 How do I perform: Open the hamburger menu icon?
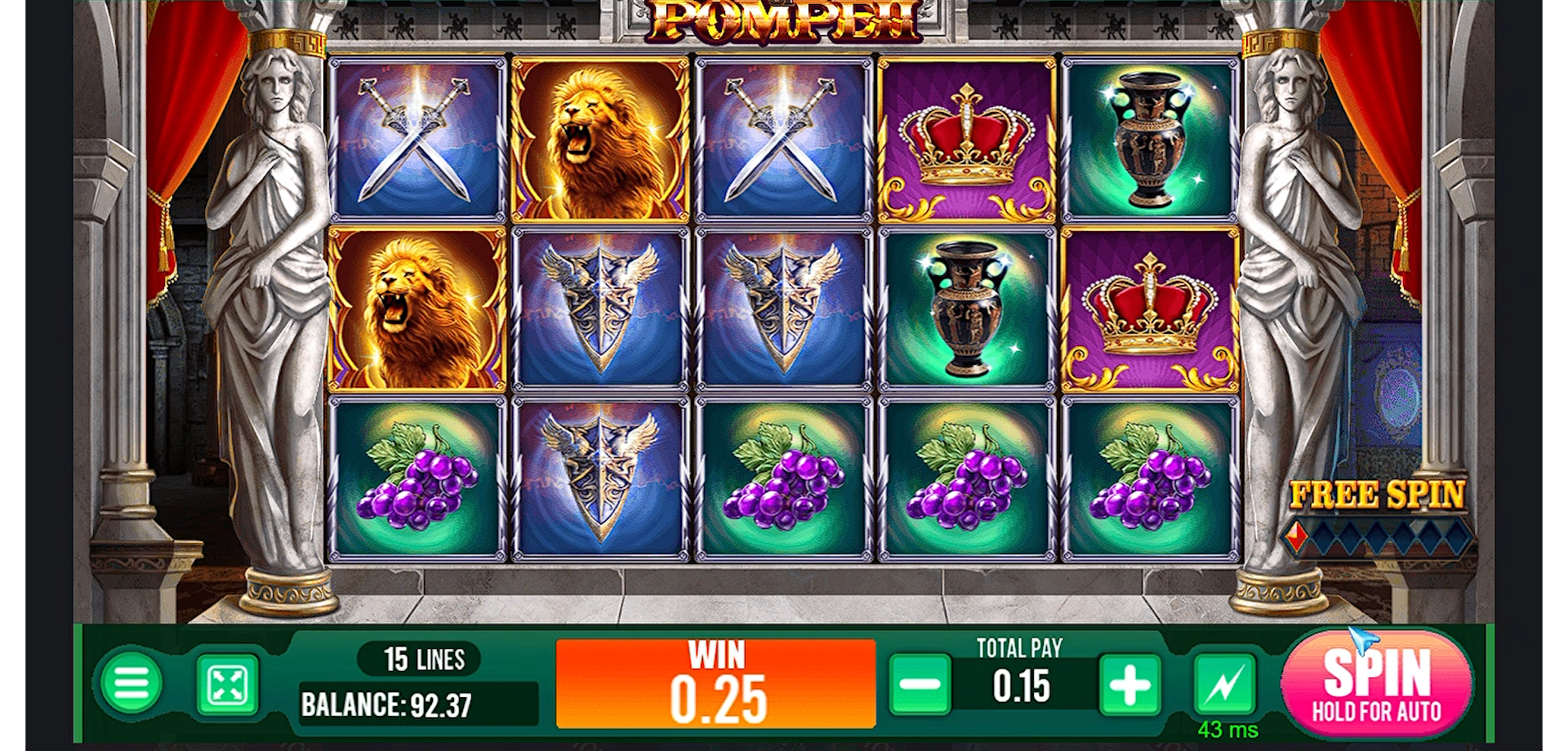(x=132, y=684)
